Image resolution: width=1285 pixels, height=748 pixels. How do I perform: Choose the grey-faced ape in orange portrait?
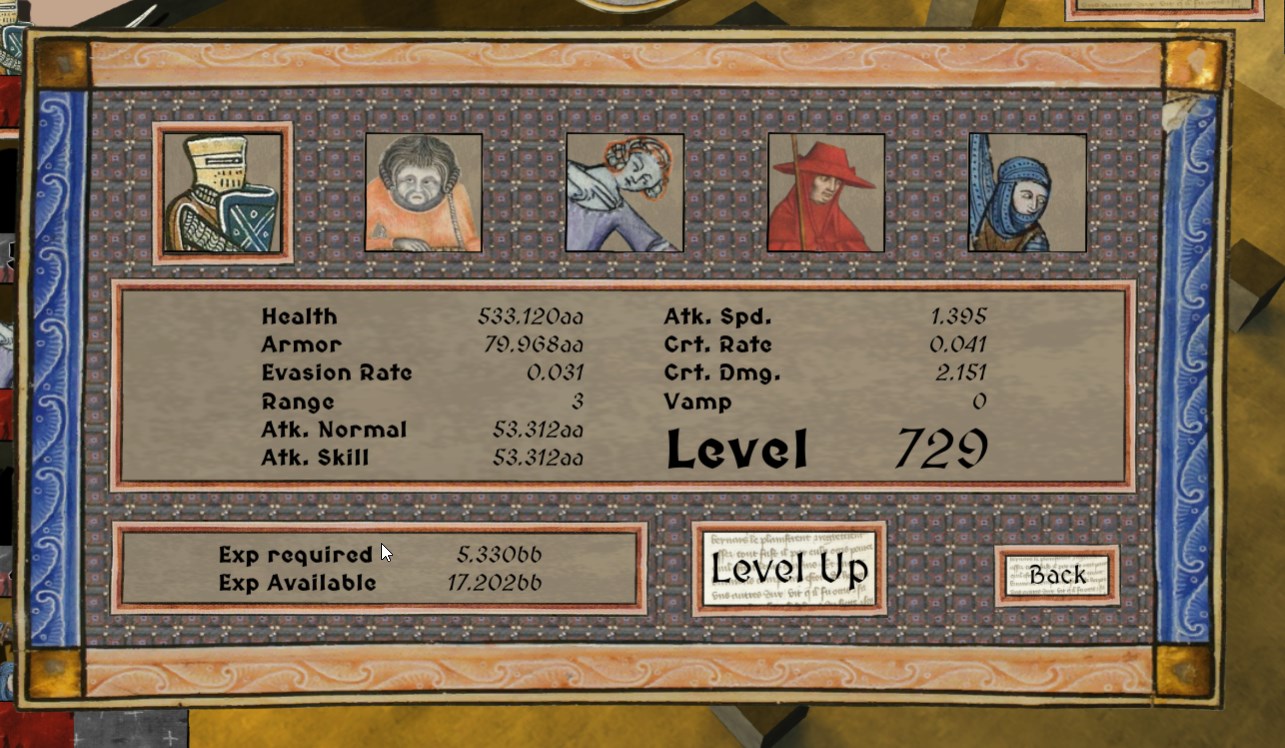click(x=423, y=193)
